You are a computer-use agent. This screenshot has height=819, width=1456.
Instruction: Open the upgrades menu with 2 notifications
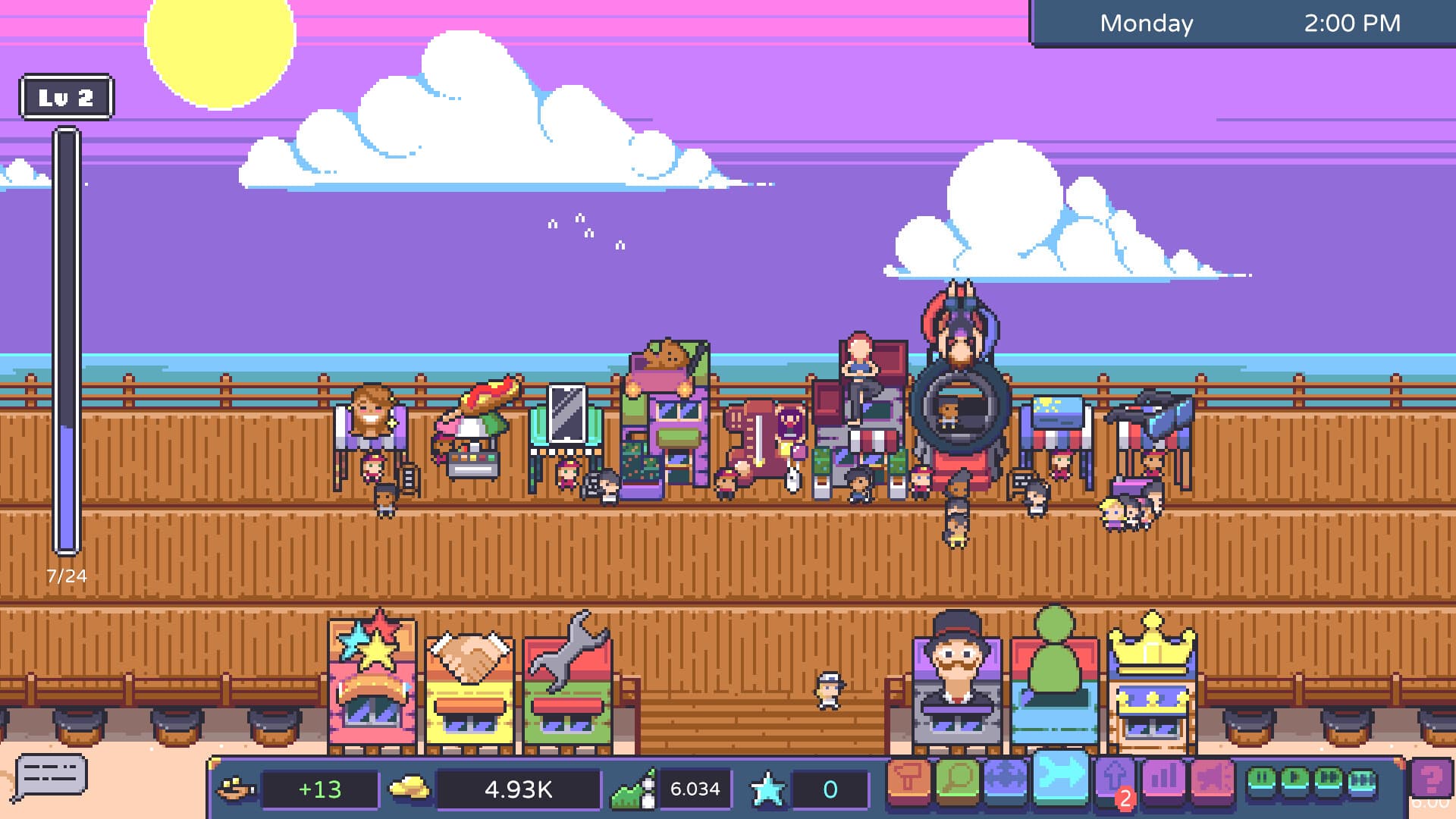(1115, 777)
